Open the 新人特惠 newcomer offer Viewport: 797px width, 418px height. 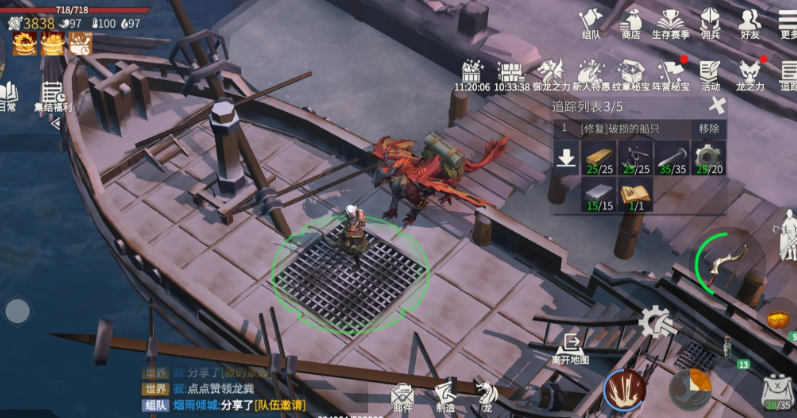pos(590,74)
